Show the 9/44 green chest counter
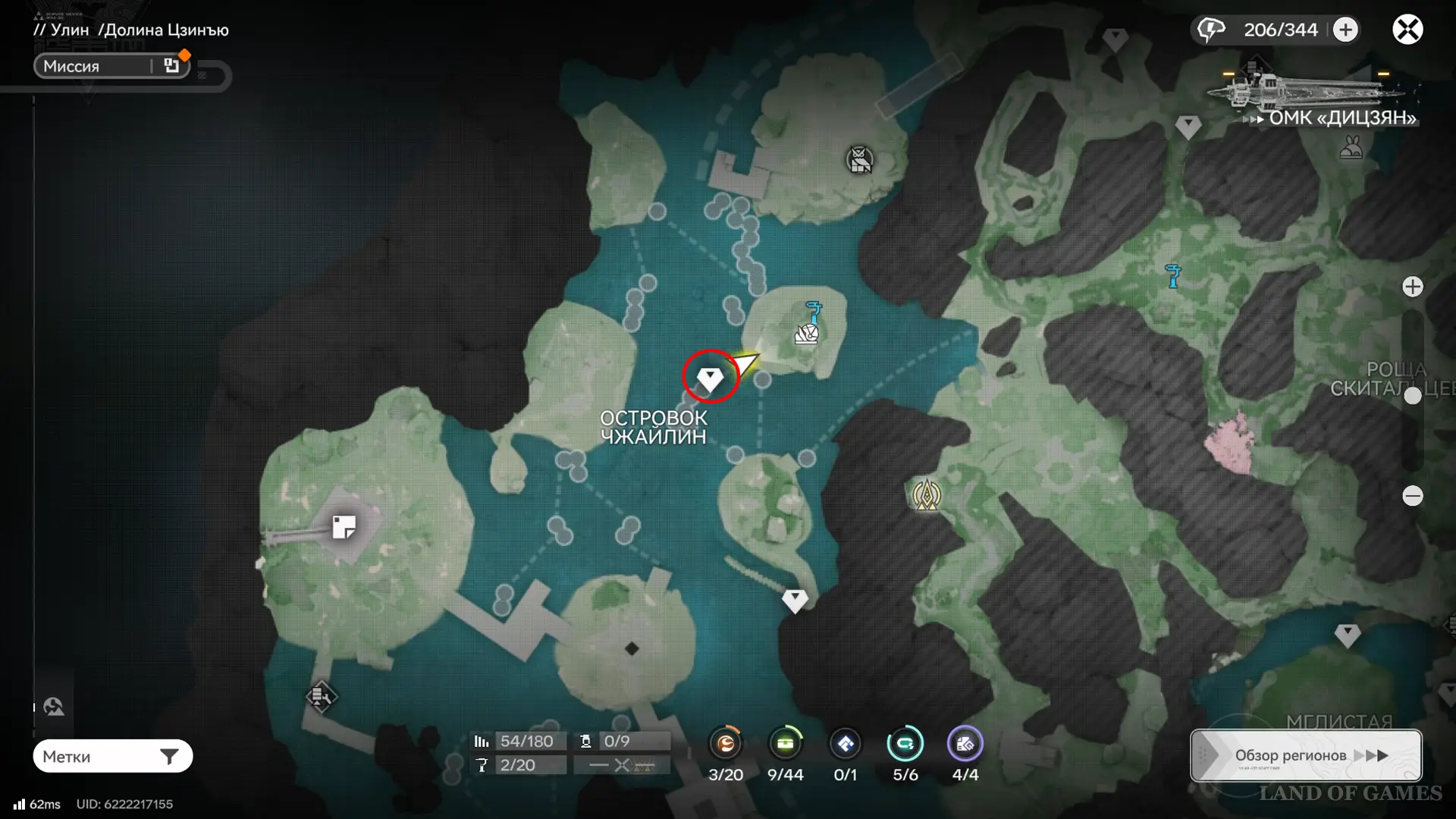The width and height of the screenshot is (1456, 819). 785,744
